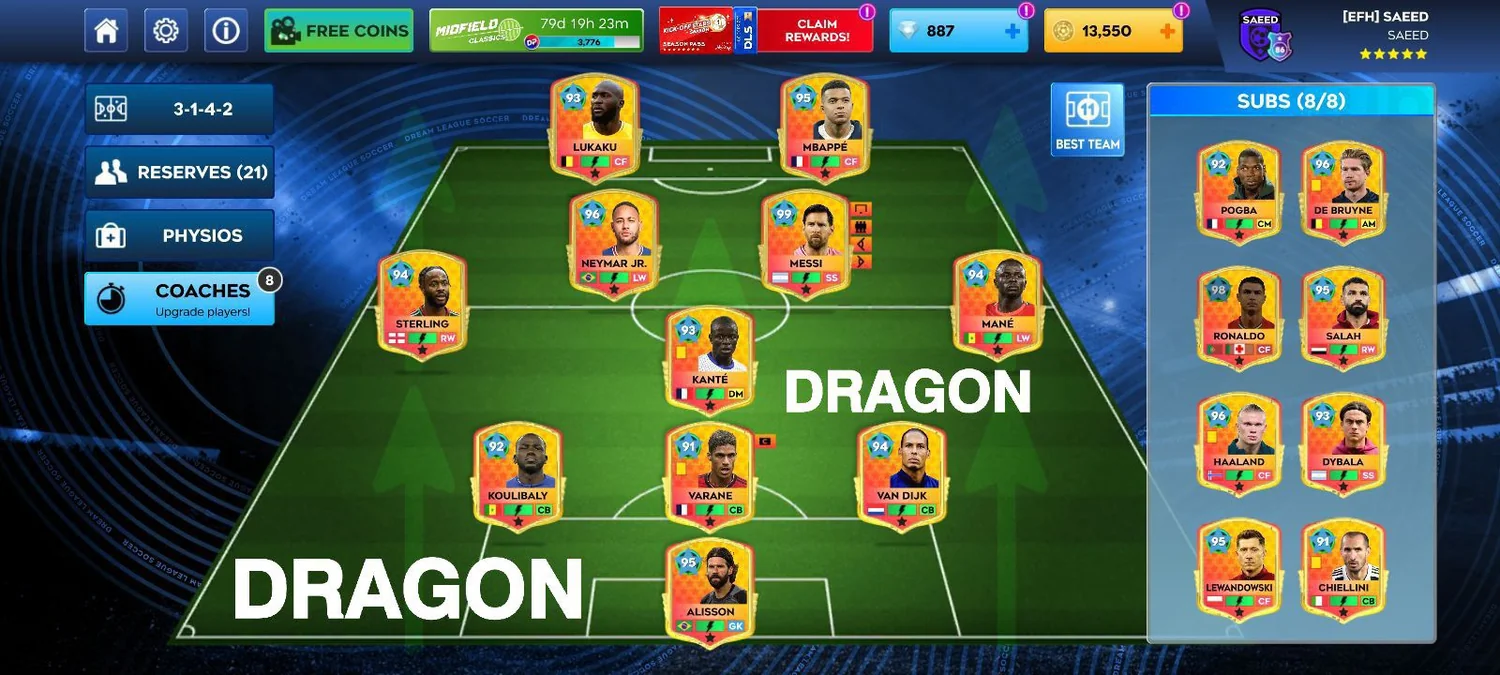Open the Reserves list
The width and height of the screenshot is (1500, 675).
pos(179,172)
